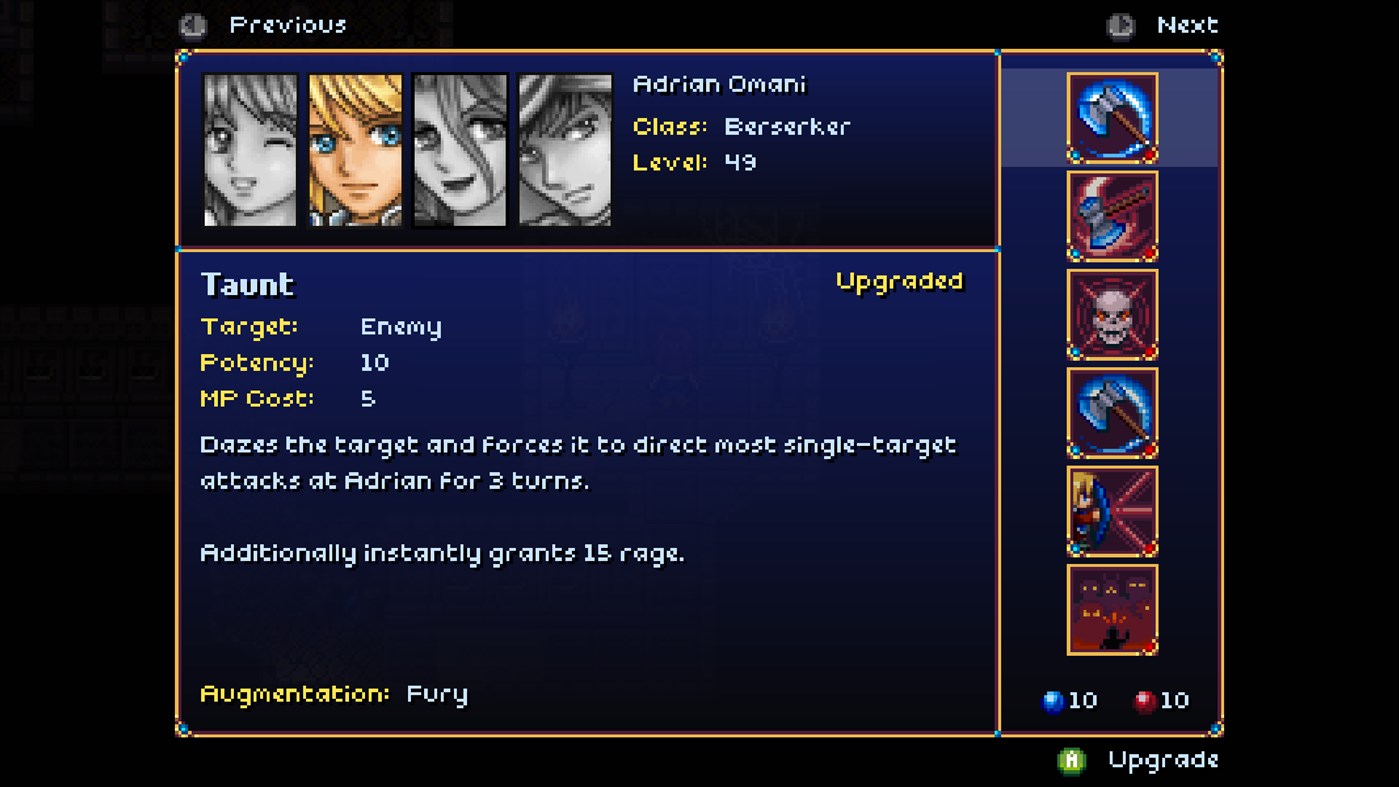Select the rightmost grayscale character portrait

(565, 149)
